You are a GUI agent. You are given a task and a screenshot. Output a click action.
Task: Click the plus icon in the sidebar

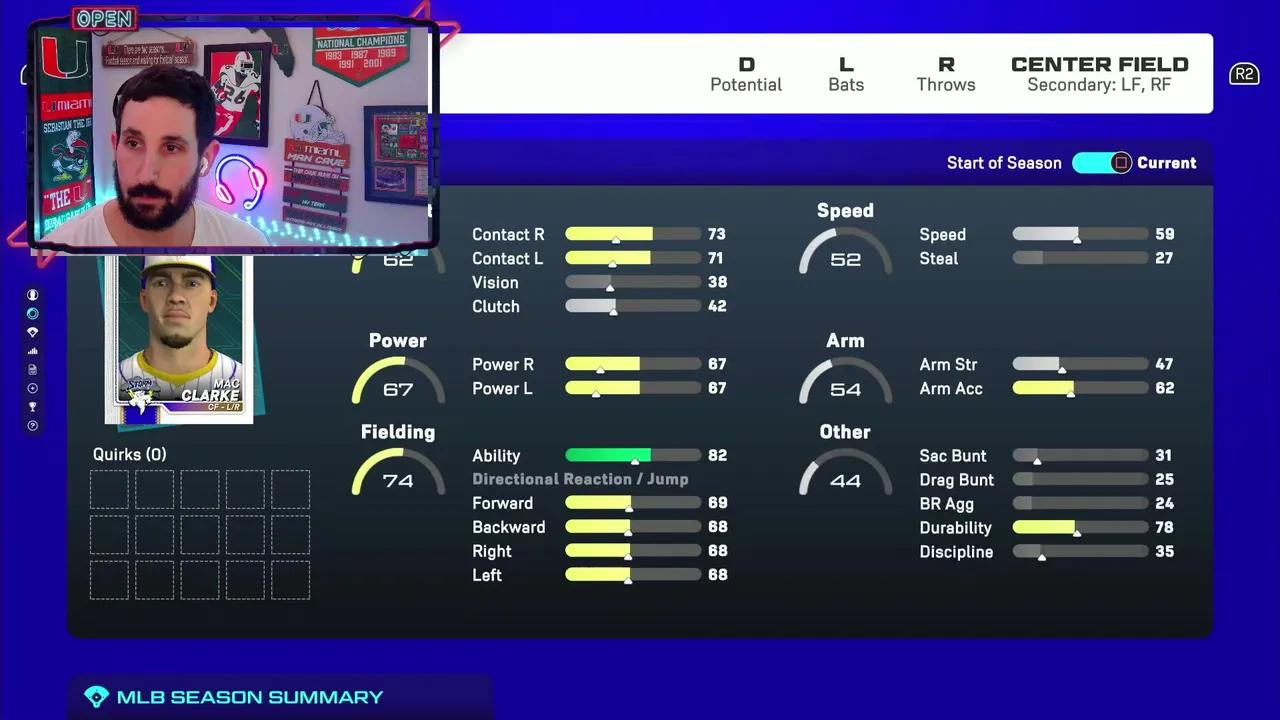[x=32, y=389]
